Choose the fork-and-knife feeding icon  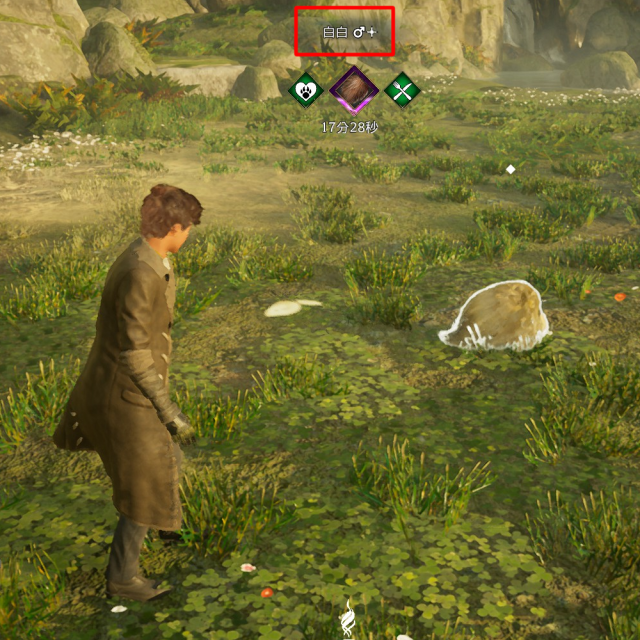[x=402, y=90]
